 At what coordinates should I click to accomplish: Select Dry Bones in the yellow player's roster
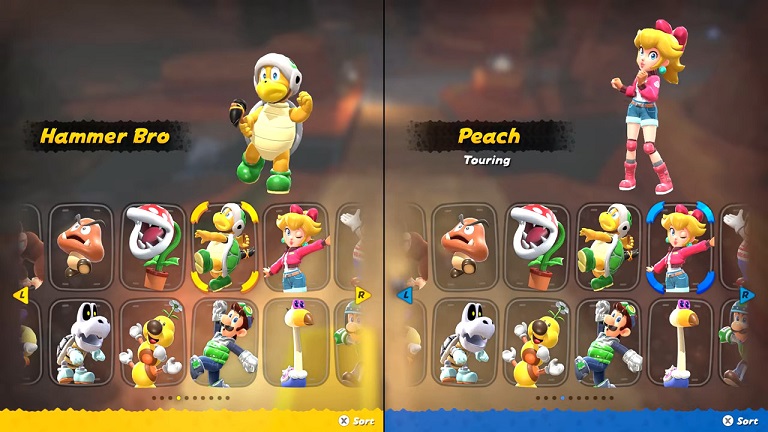(82, 340)
